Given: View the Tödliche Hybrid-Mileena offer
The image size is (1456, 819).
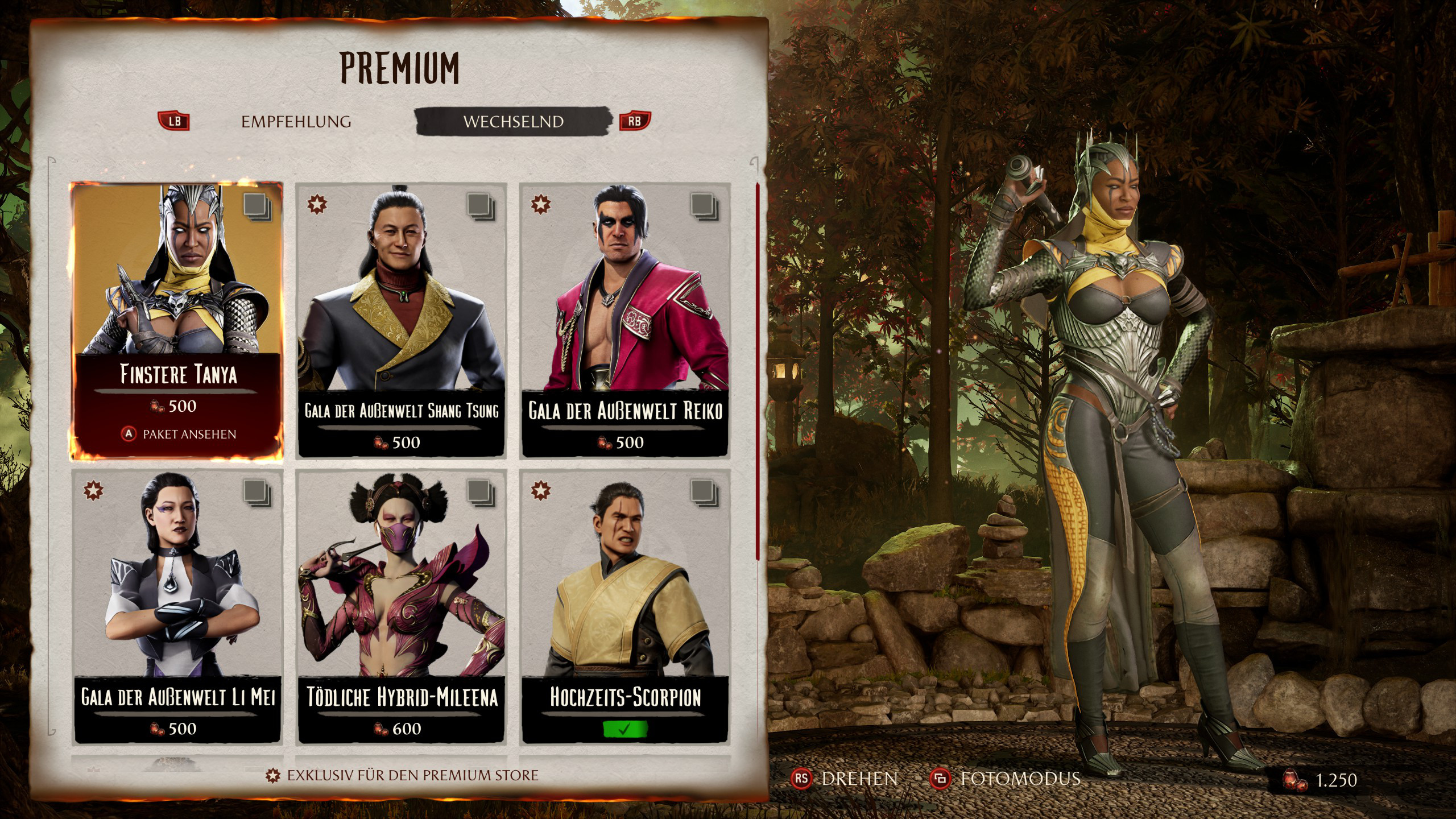Looking at the screenshot, I should [x=401, y=606].
